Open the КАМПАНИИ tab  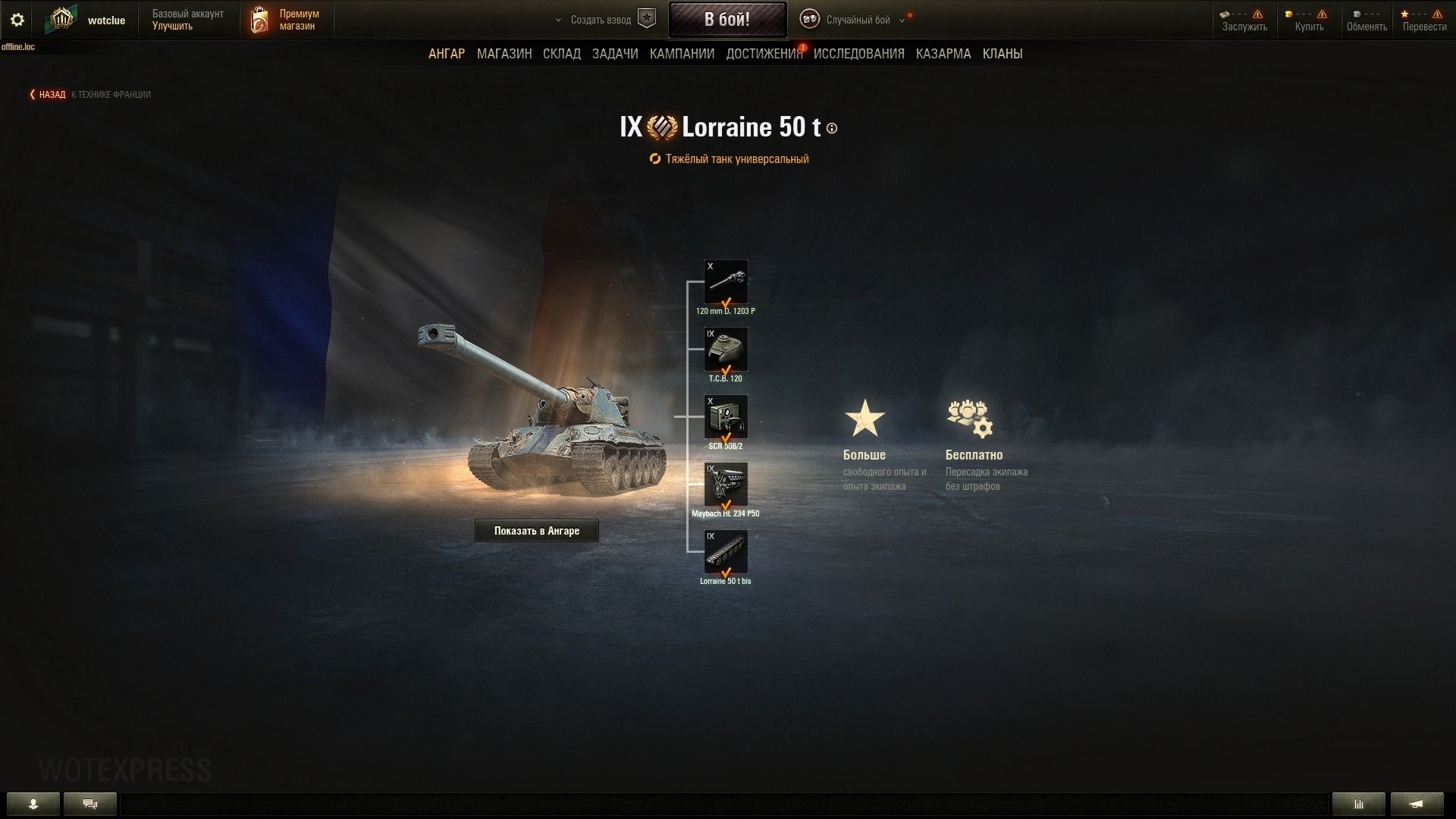(x=682, y=54)
